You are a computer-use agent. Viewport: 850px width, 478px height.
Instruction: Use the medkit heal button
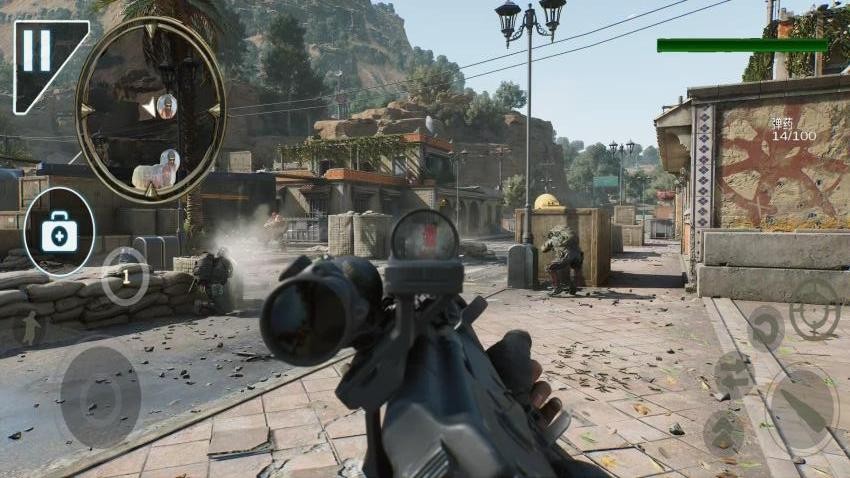pos(58,232)
